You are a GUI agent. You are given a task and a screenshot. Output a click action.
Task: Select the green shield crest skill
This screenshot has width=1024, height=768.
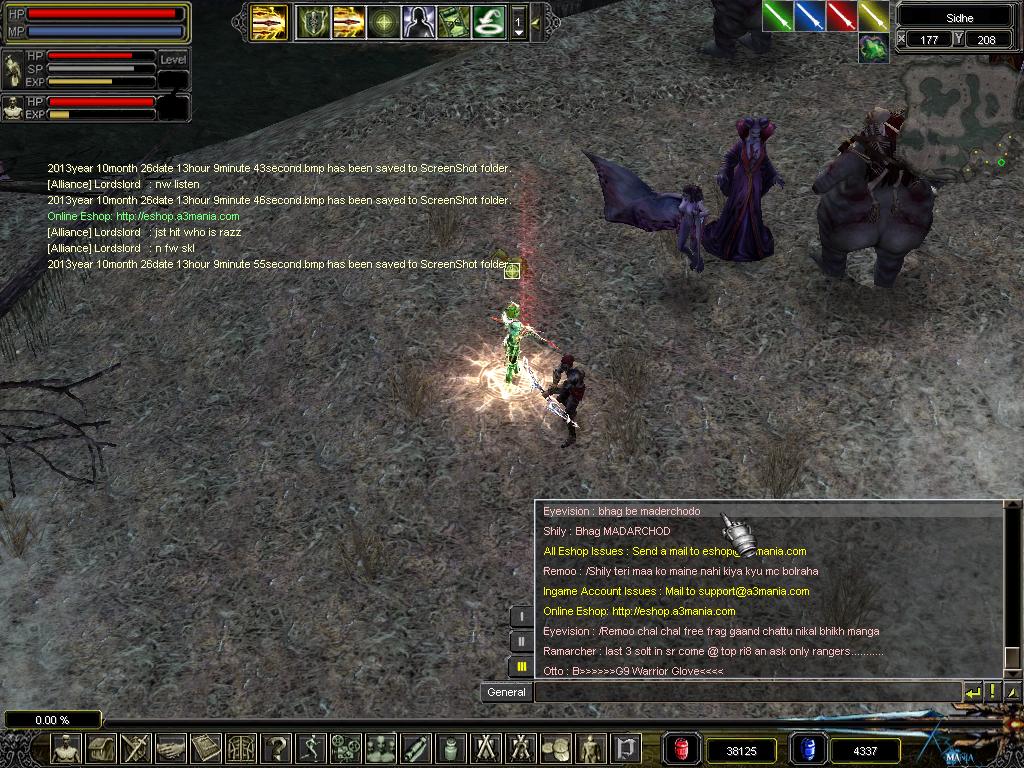313,21
